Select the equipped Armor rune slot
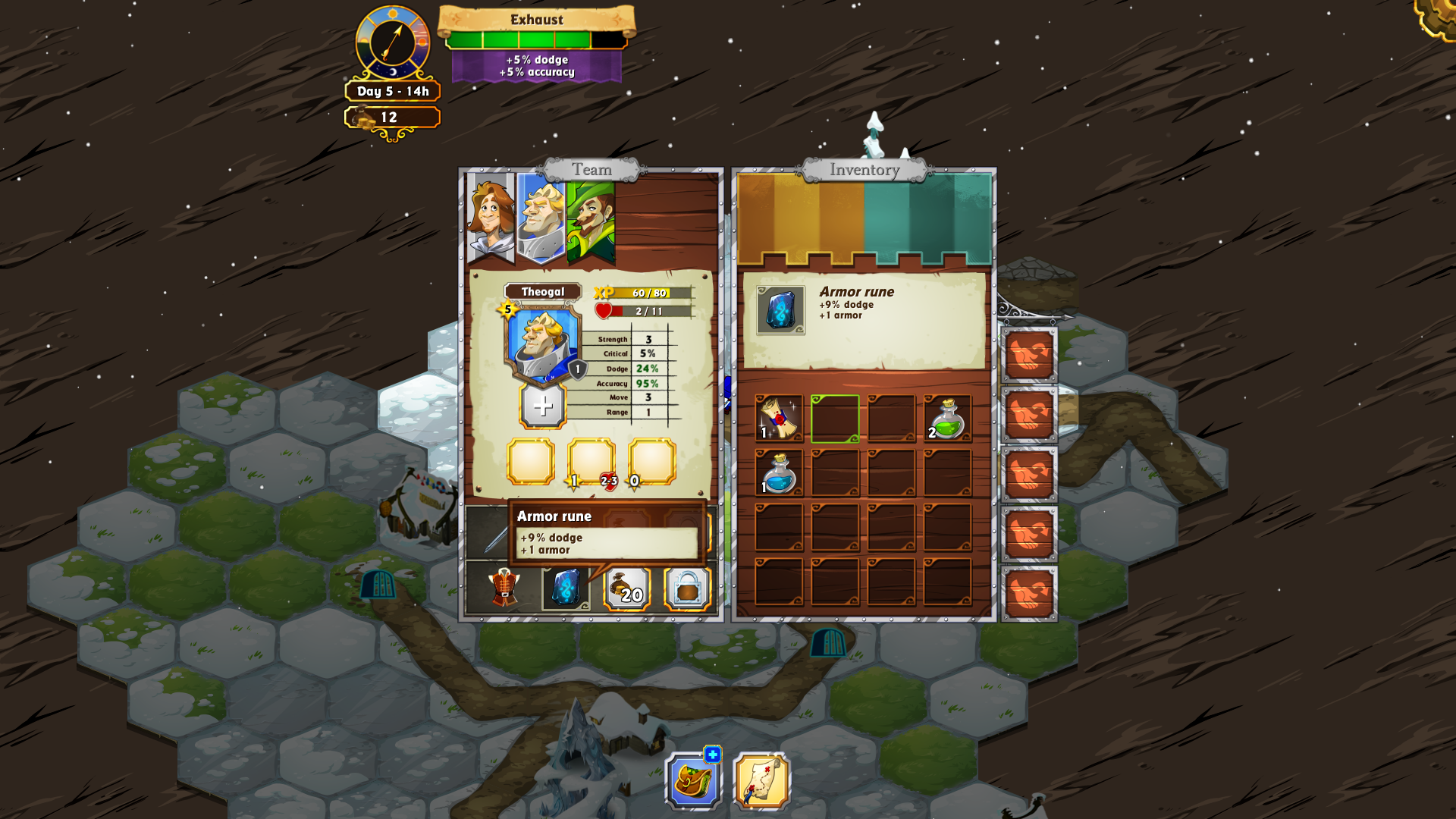This screenshot has width=1456, height=819. 566,588
